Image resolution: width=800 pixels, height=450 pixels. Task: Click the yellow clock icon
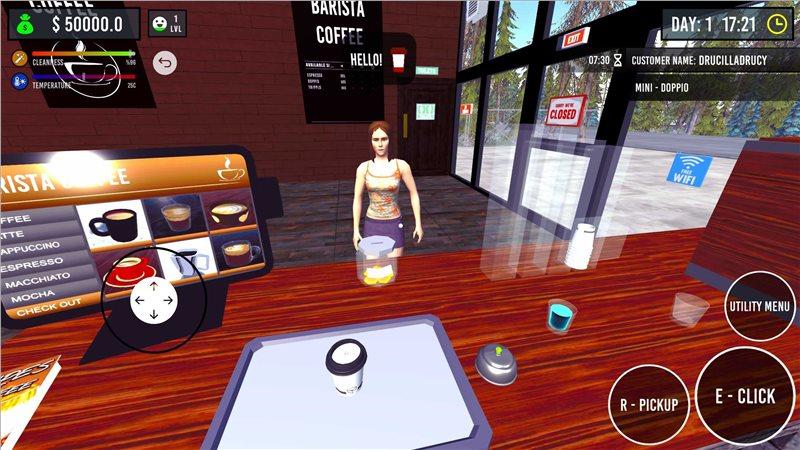[776, 24]
